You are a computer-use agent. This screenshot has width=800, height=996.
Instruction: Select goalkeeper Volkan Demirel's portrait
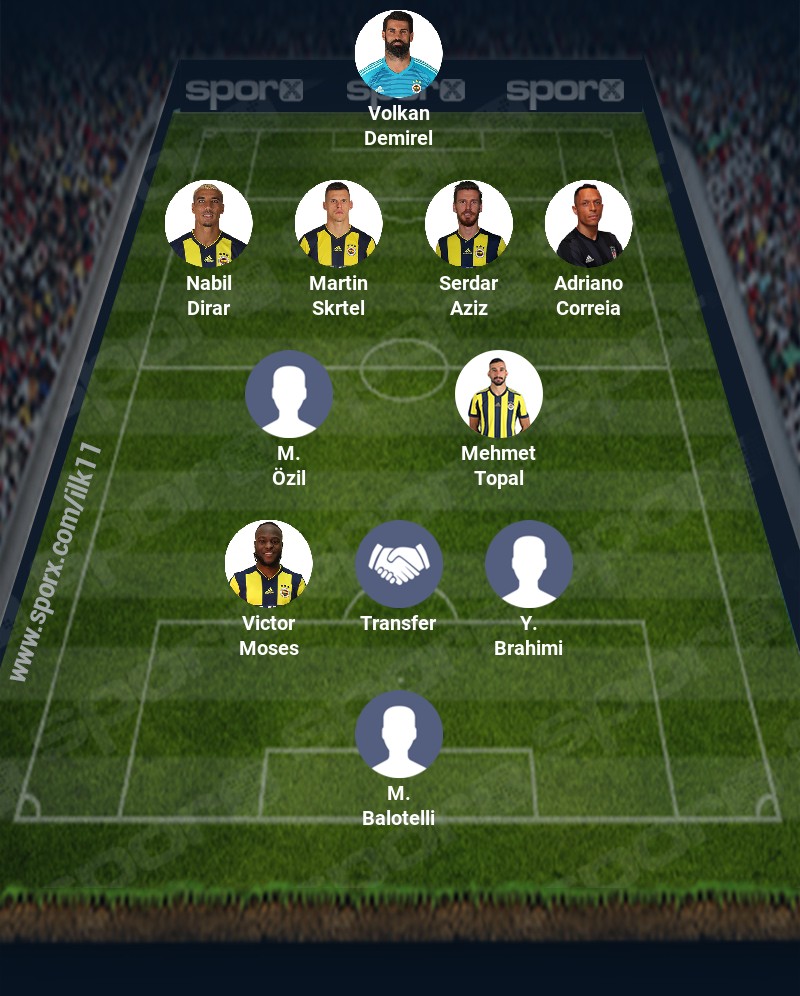(398, 54)
